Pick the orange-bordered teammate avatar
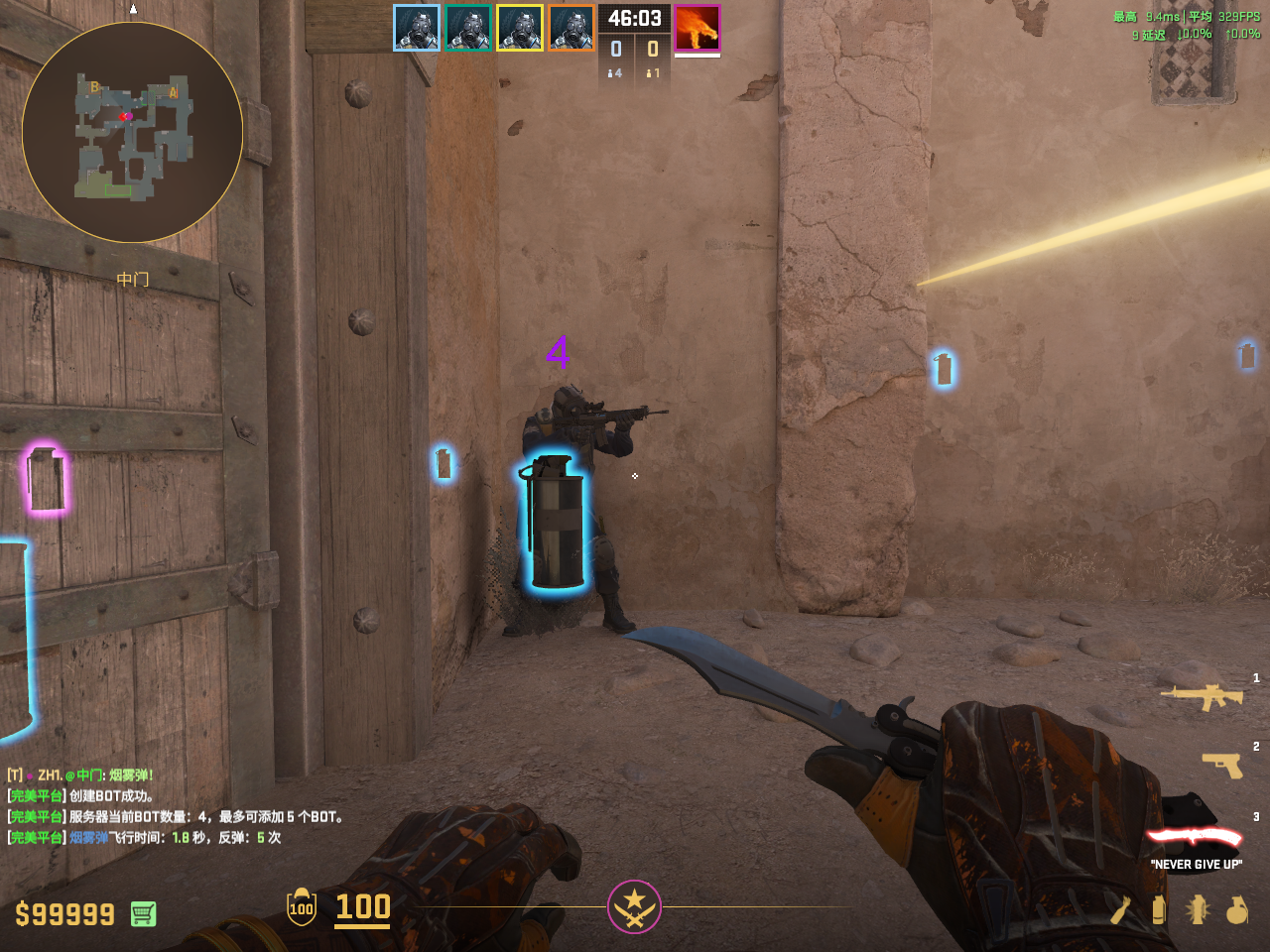Viewport: 1270px width, 952px height. [x=571, y=28]
